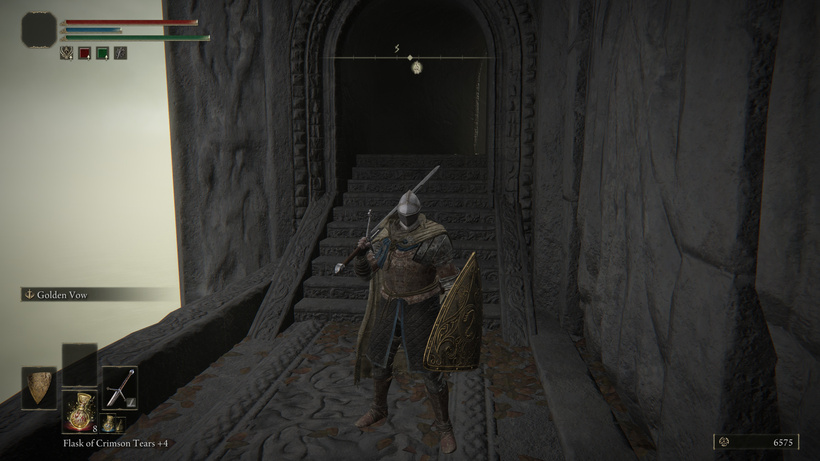Inspect the winged crest buff icon
The image size is (820, 461).
point(68,53)
